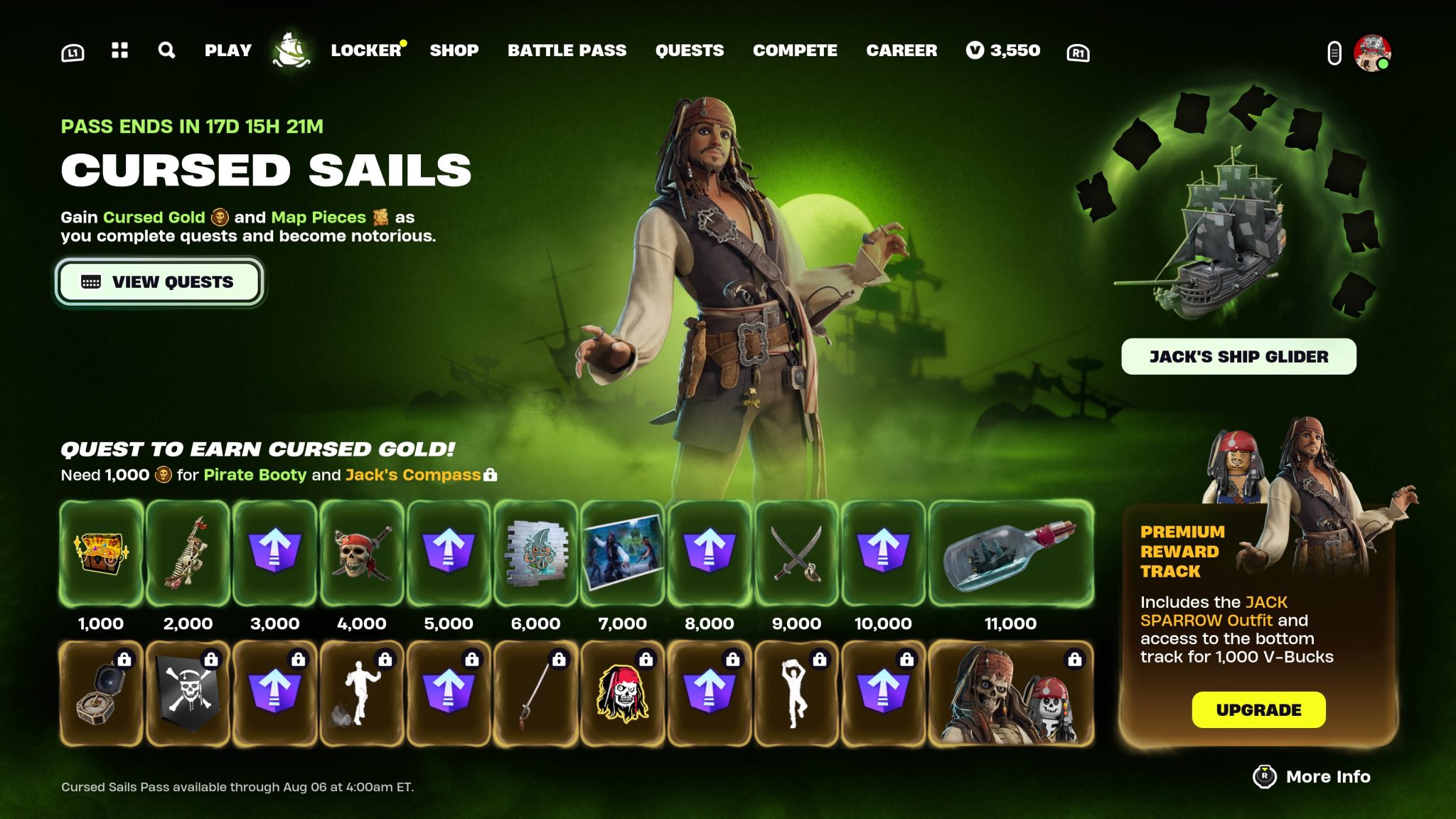The width and height of the screenshot is (1456, 819).
Task: Open the BATTLE PASS tab
Action: (x=567, y=50)
